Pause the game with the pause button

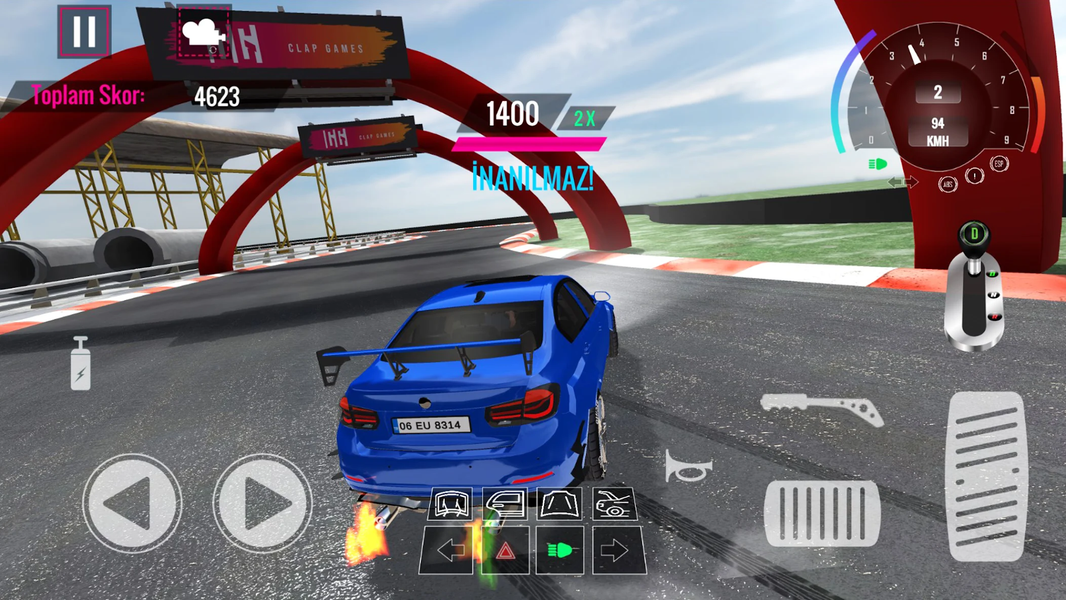84,32
